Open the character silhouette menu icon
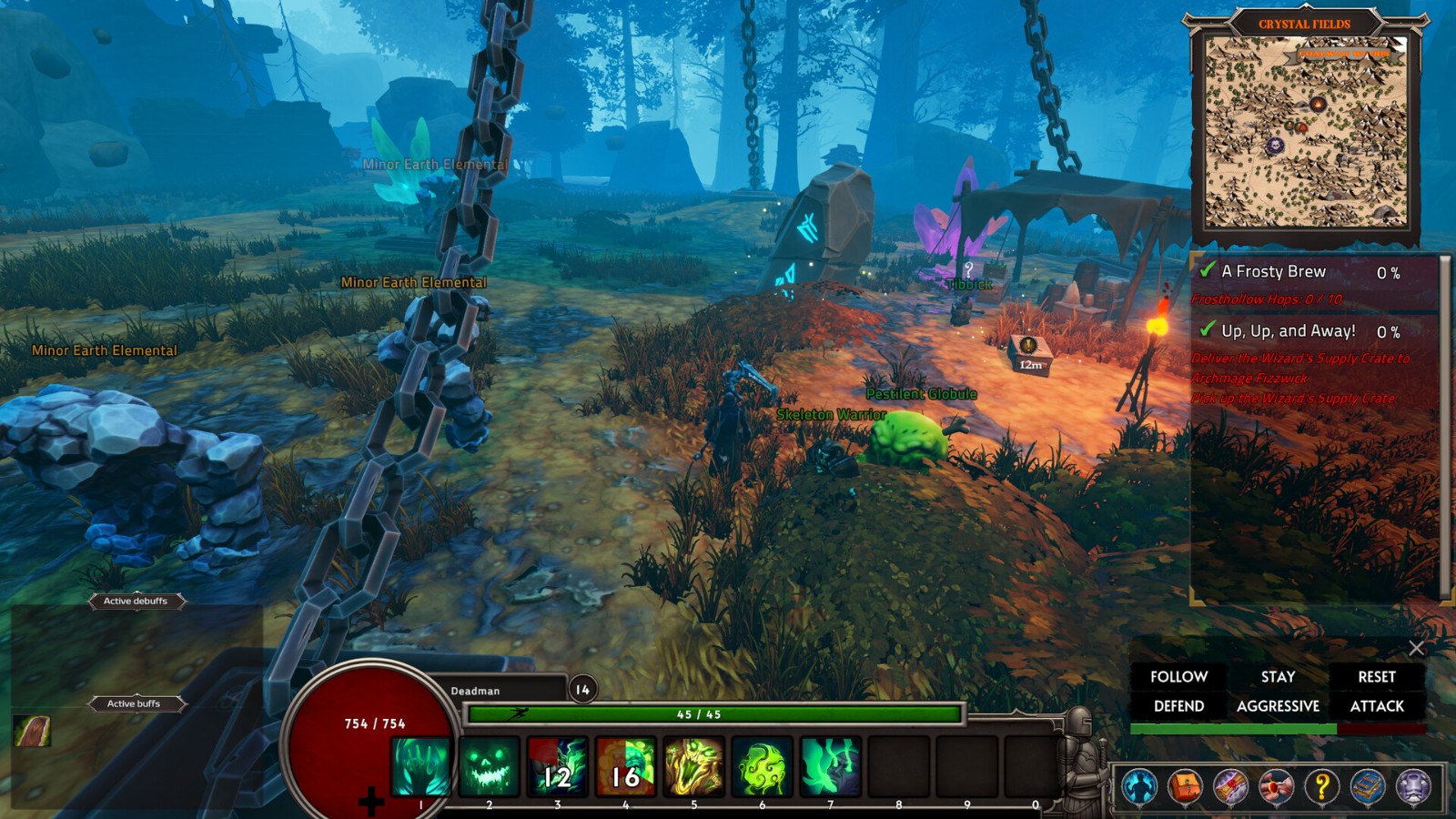Image resolution: width=1456 pixels, height=819 pixels. (x=1139, y=786)
